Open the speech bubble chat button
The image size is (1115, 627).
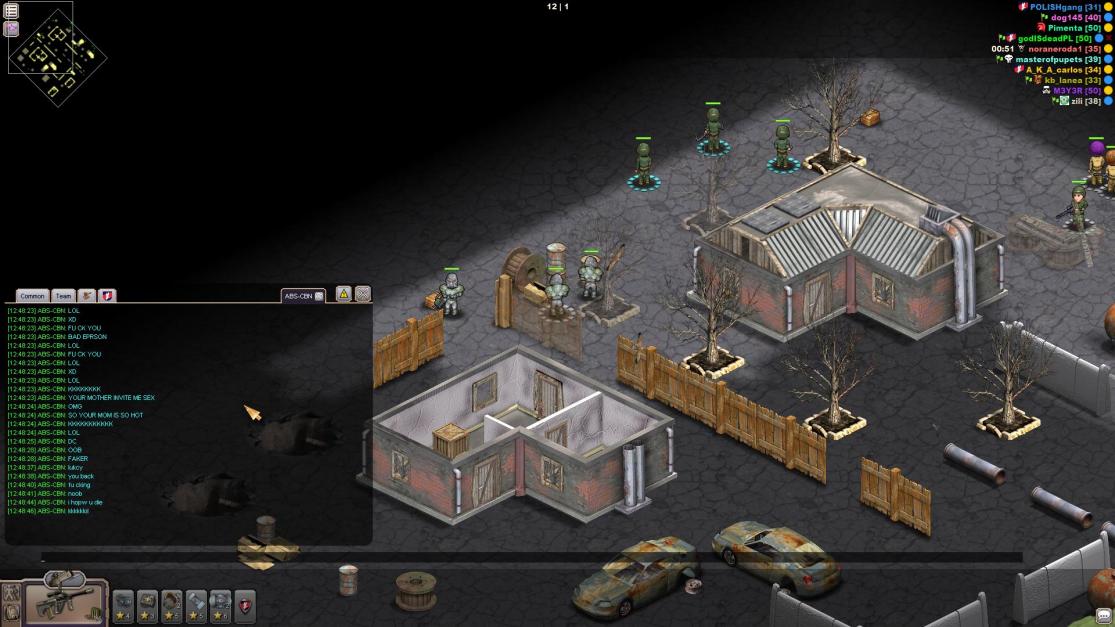[x=1104, y=615]
